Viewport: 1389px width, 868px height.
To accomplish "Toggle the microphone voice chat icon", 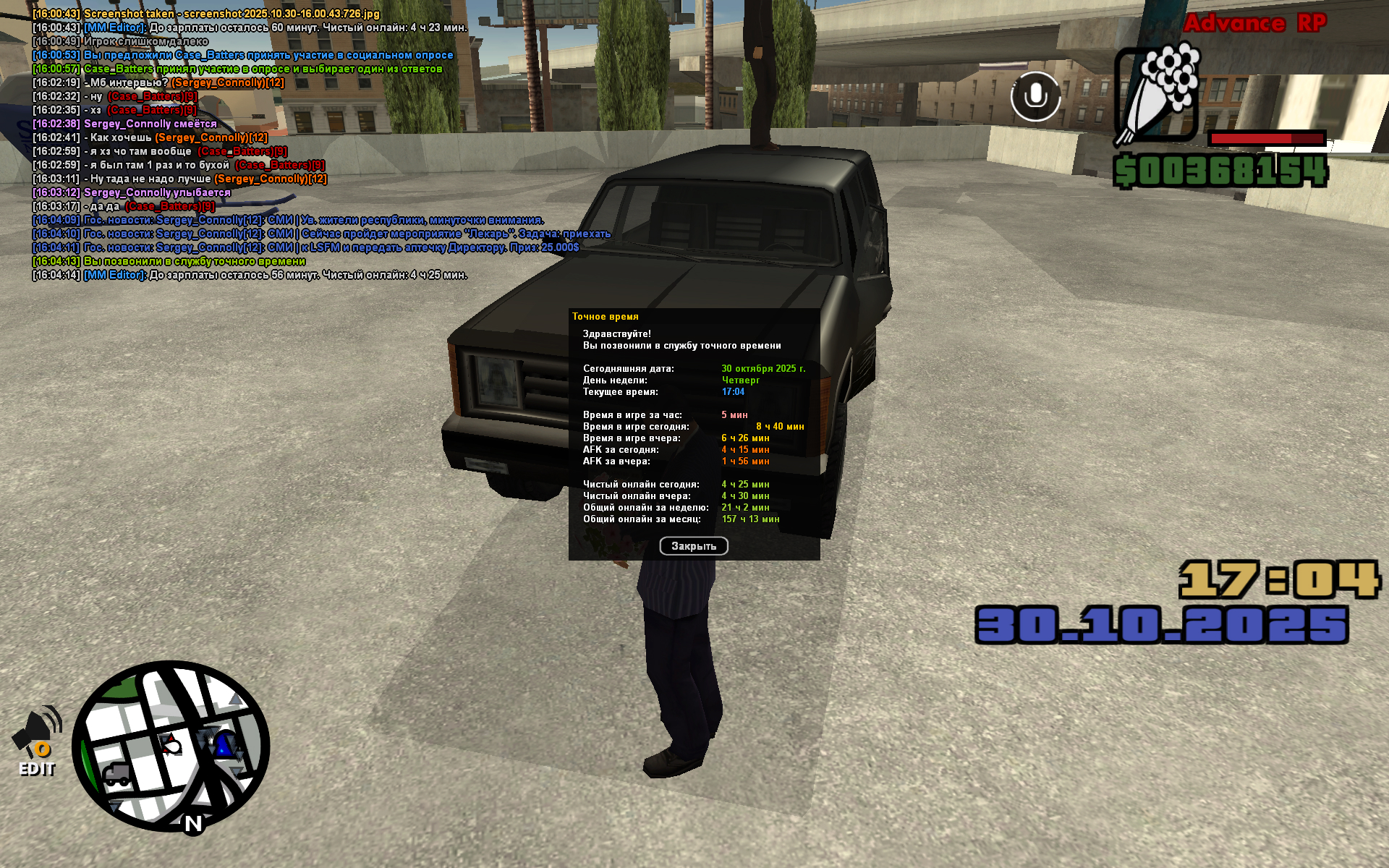I will [1035, 96].
